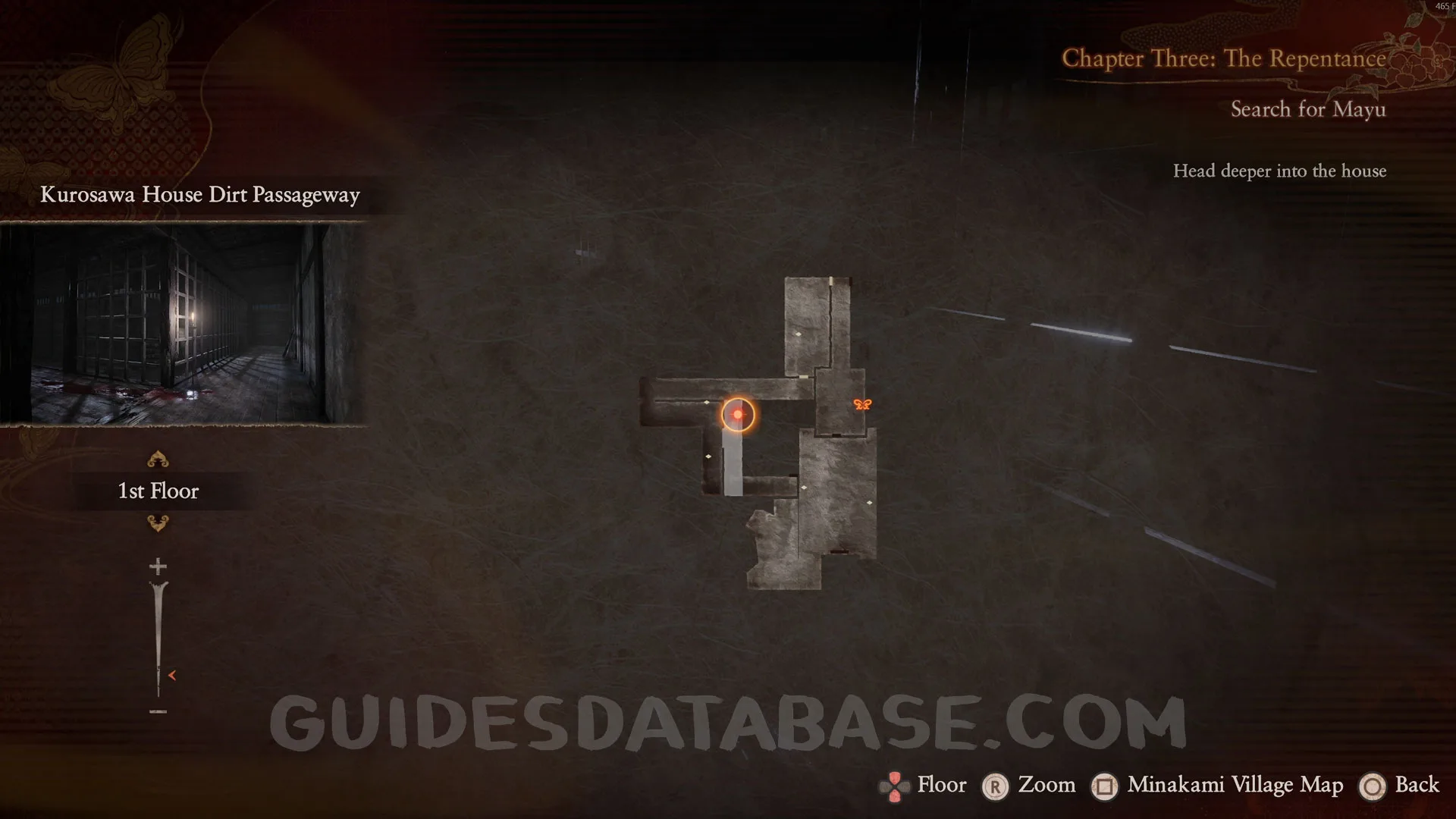The image size is (1456, 819).
Task: Click the Dirt Passageway preview thumbnail
Action: coord(182,324)
